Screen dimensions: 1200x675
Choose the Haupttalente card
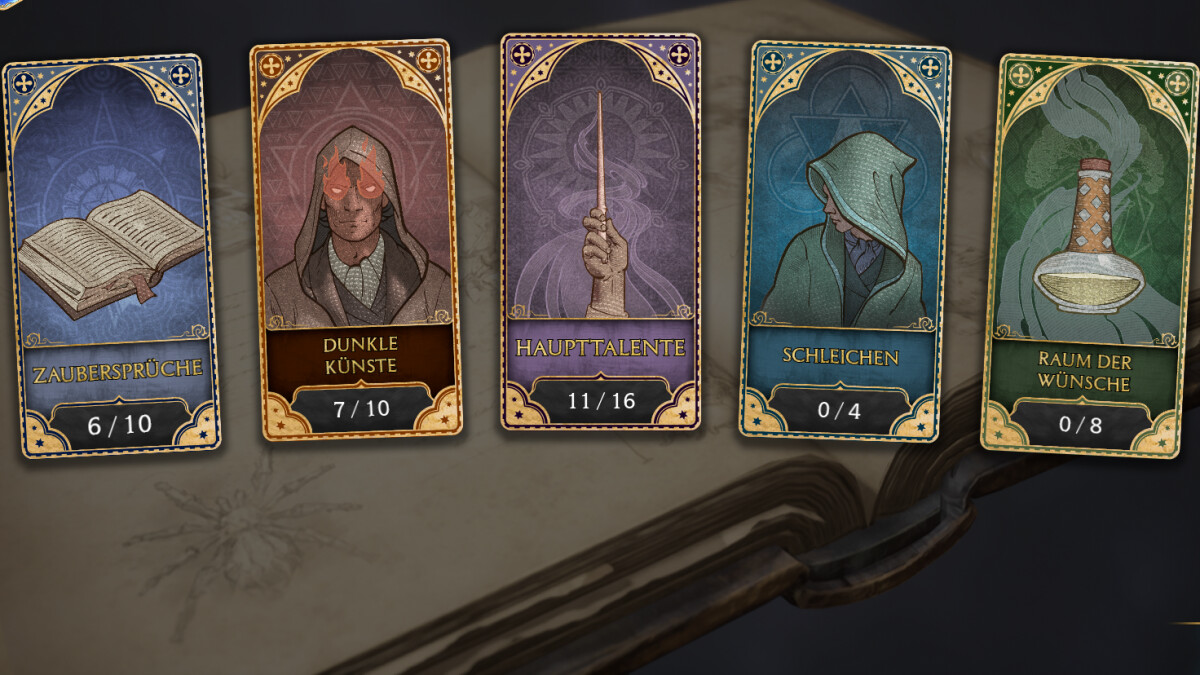click(x=600, y=232)
